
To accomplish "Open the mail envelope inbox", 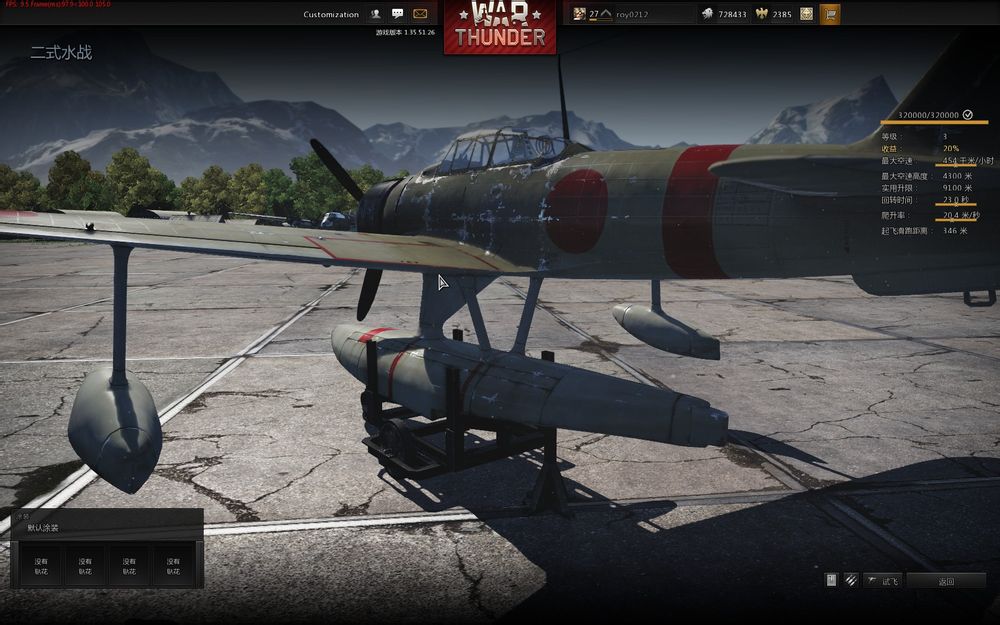I will click(420, 14).
